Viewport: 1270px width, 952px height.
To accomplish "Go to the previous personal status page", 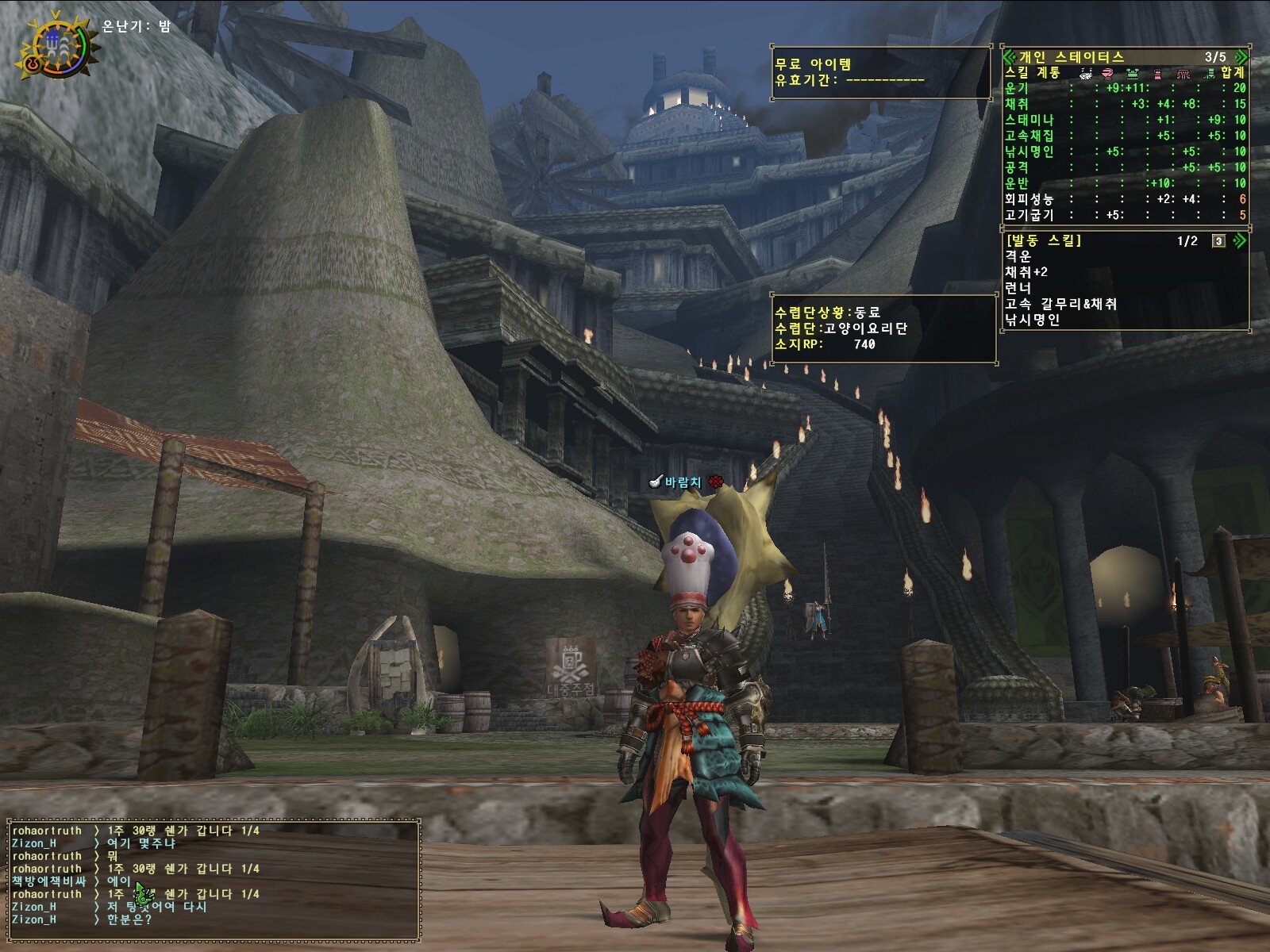I will pos(1009,57).
